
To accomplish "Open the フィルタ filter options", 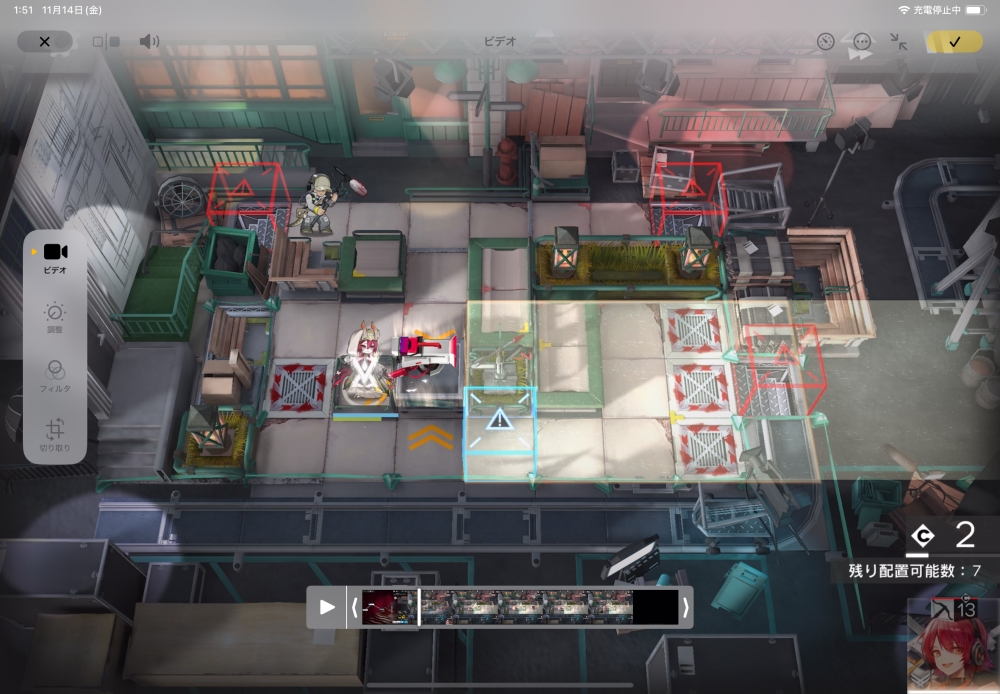I will [x=55, y=374].
